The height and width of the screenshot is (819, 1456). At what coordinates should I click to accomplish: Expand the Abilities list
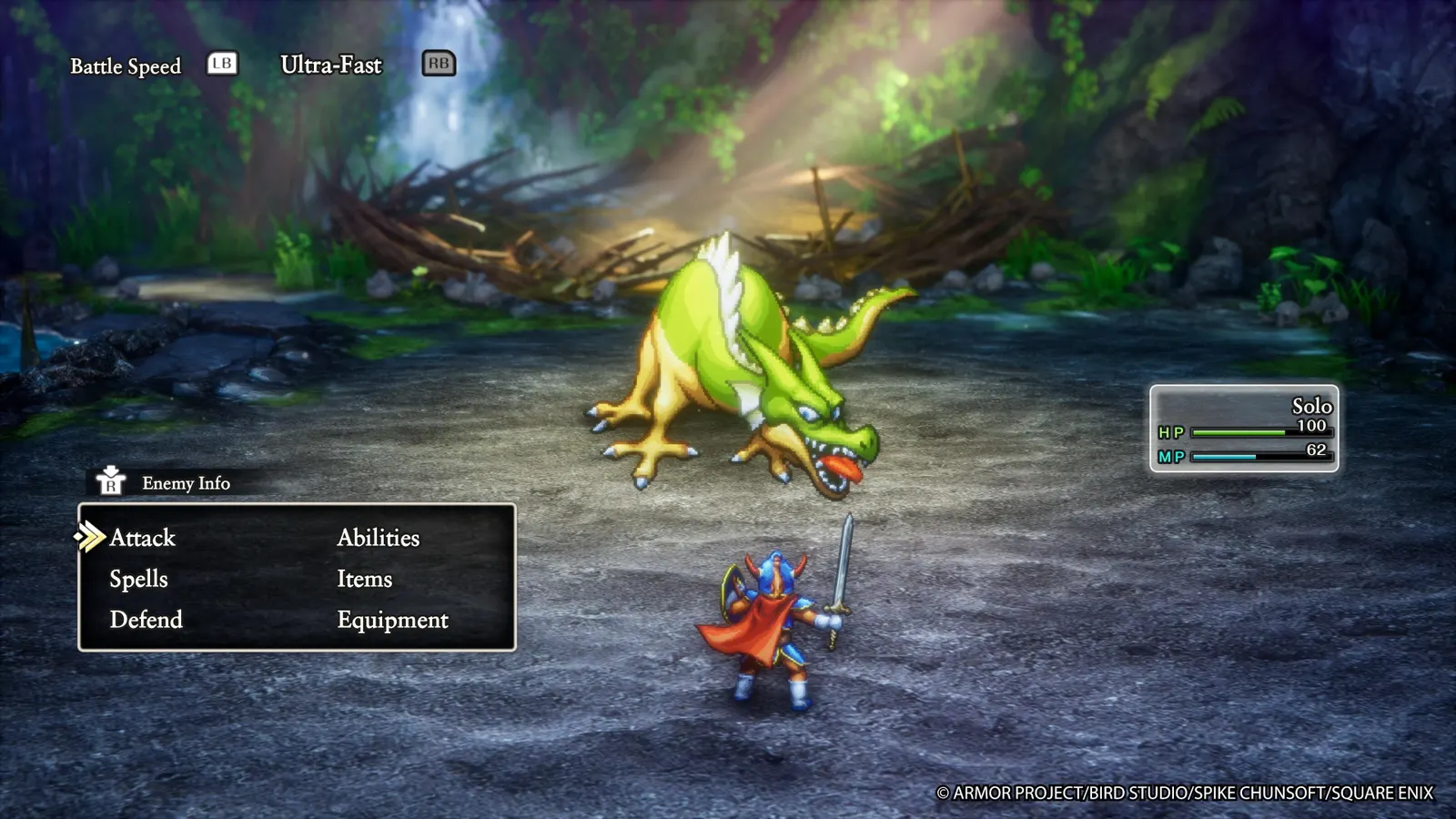(x=379, y=538)
